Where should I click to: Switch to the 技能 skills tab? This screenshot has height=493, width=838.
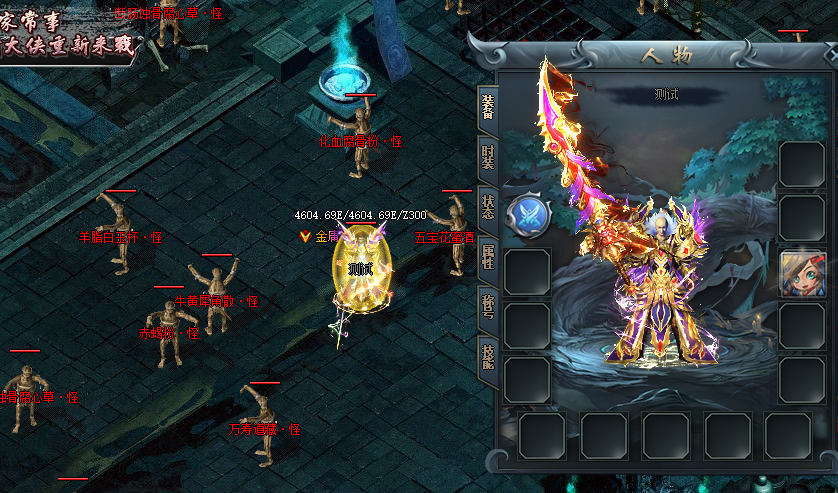[487, 353]
